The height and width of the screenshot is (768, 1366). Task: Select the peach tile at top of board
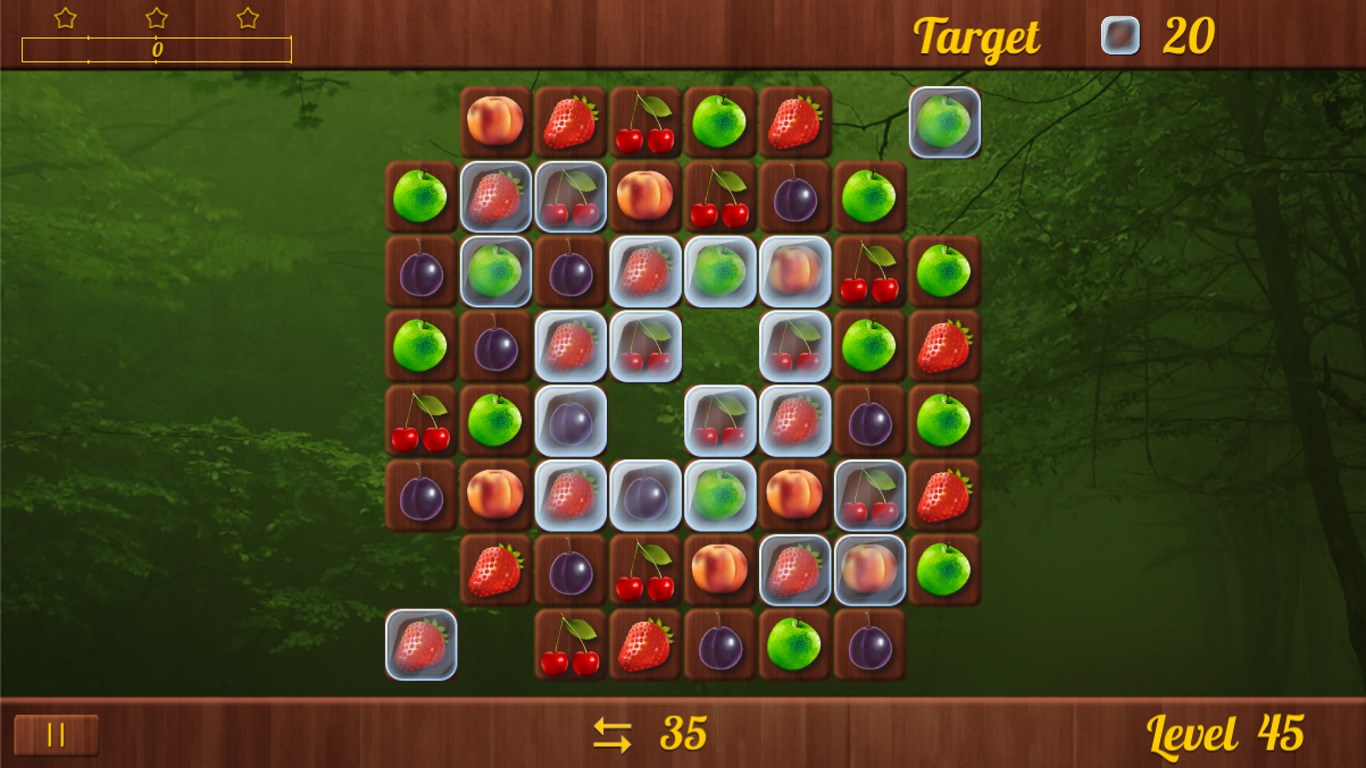(496, 121)
